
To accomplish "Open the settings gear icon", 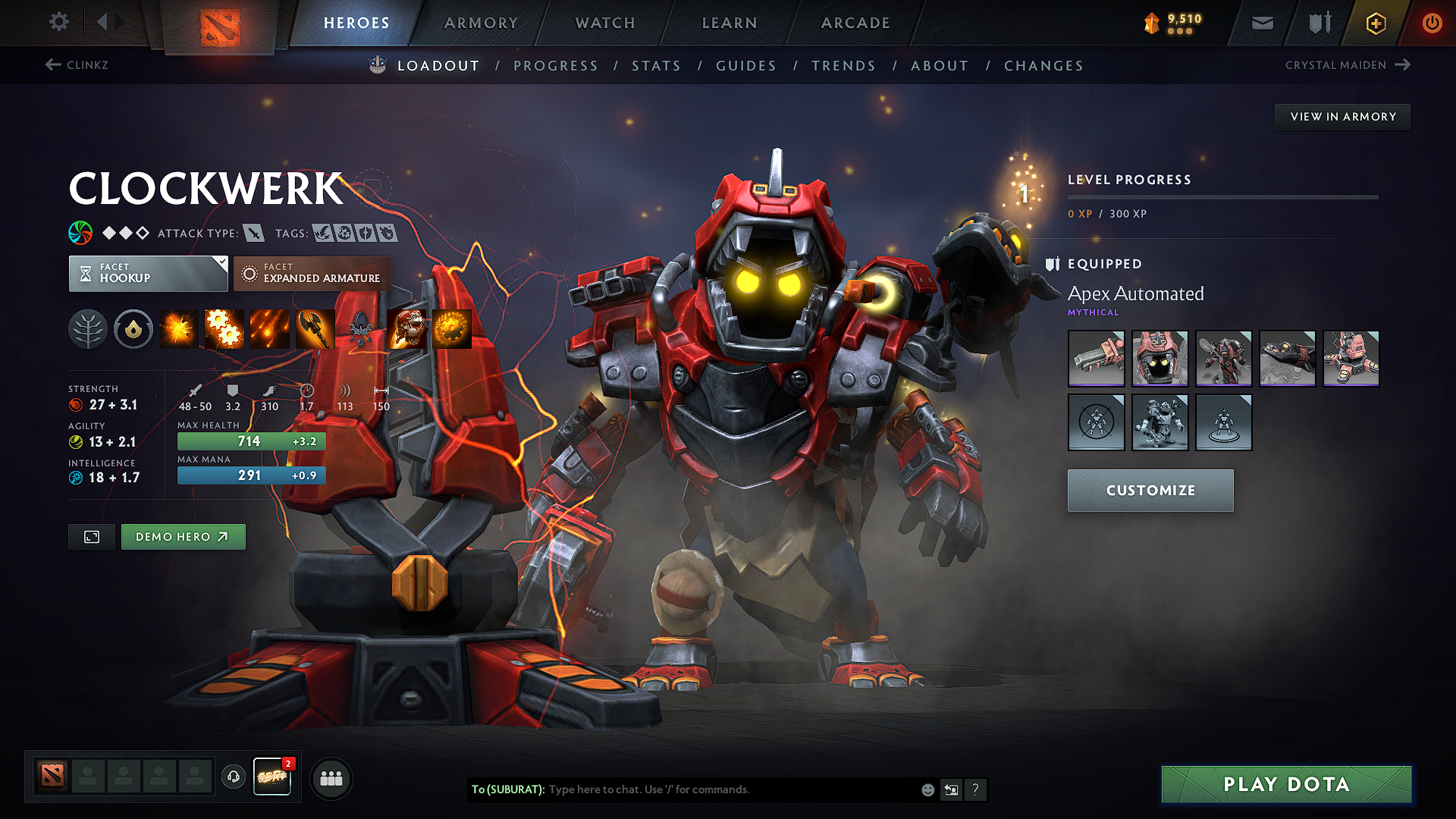I will pos(58,22).
